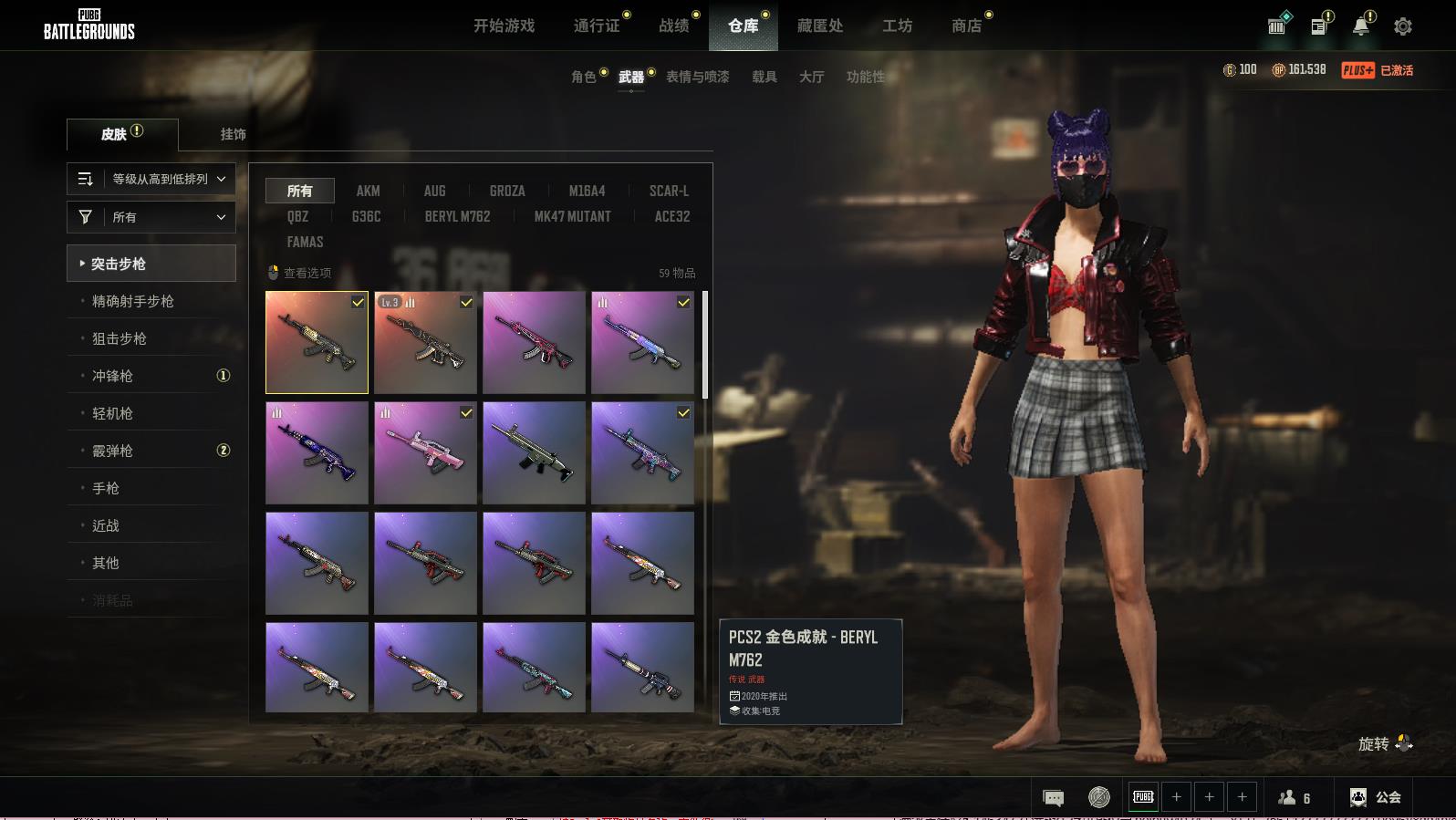The width and height of the screenshot is (1456, 820).
Task: Filter skins by FAMAS
Action: coord(305,242)
